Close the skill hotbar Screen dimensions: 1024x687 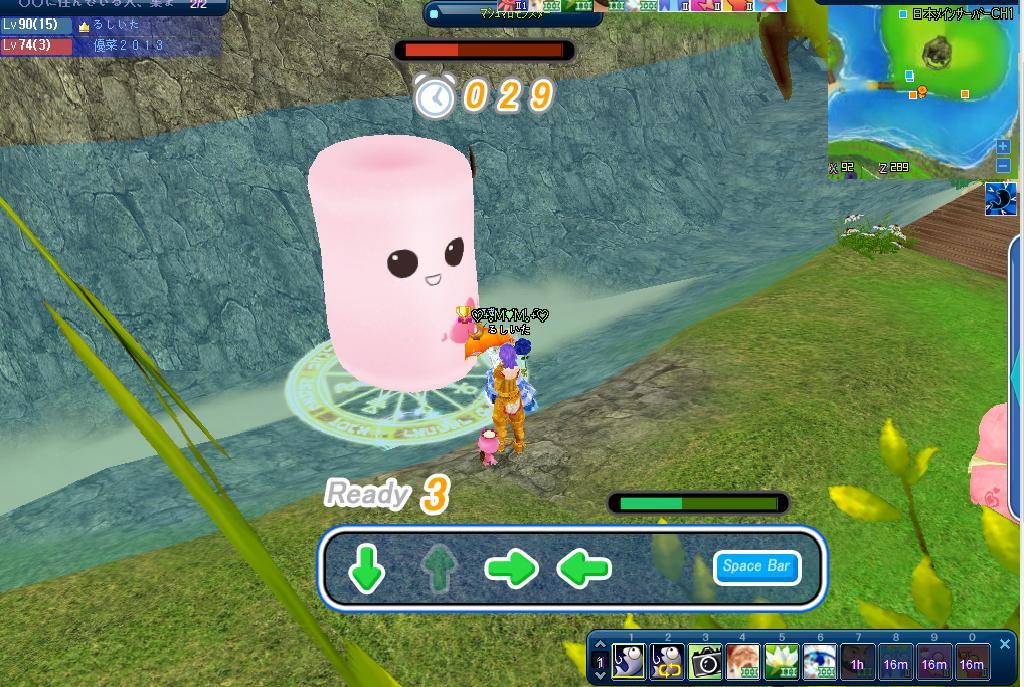click(1005, 645)
